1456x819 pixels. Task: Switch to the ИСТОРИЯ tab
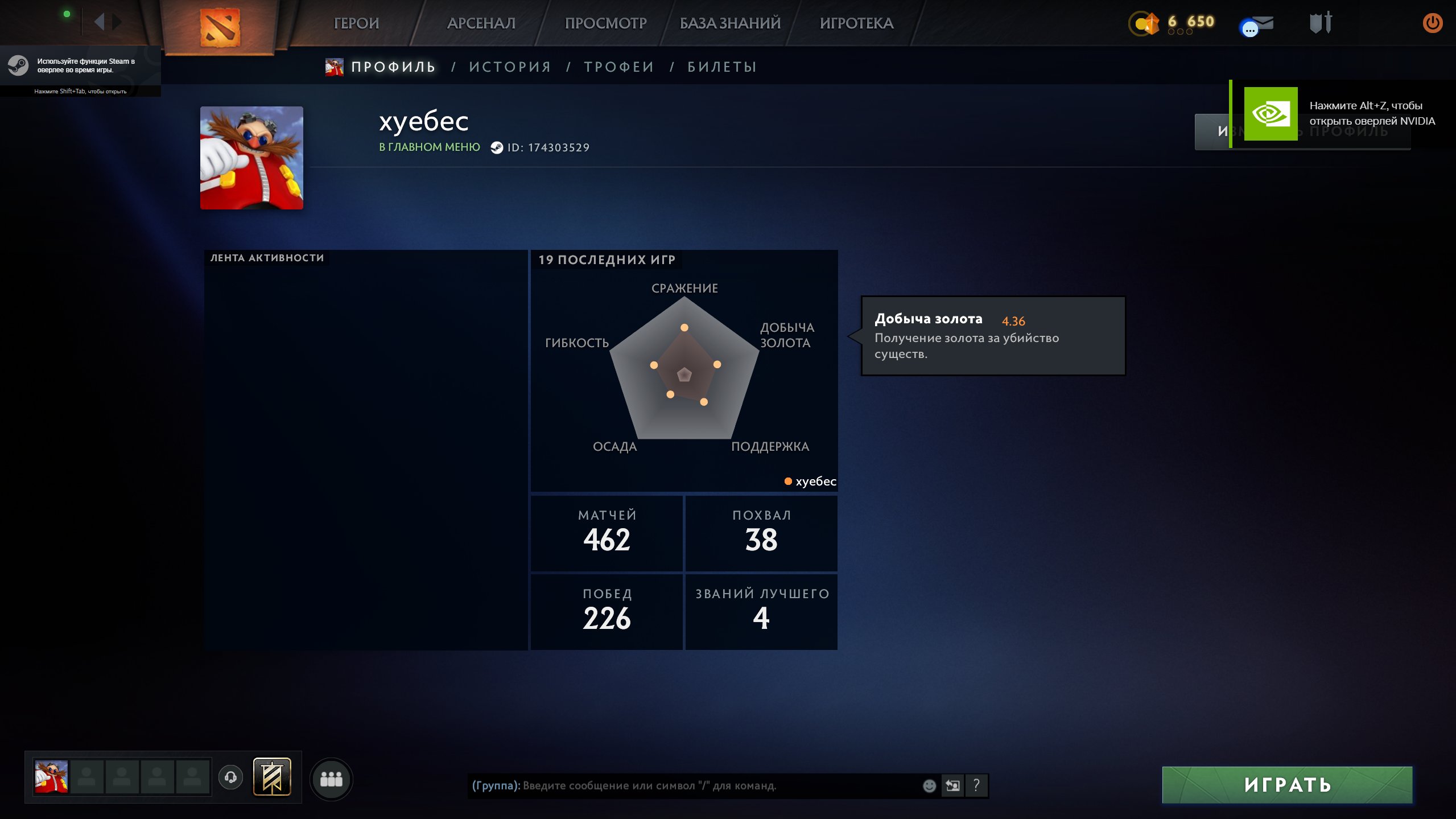point(510,67)
